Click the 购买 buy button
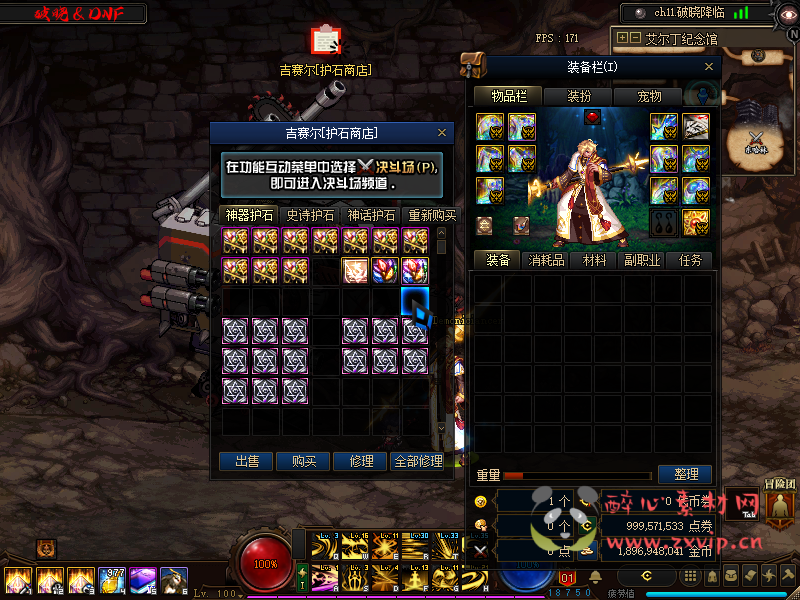 (304, 461)
